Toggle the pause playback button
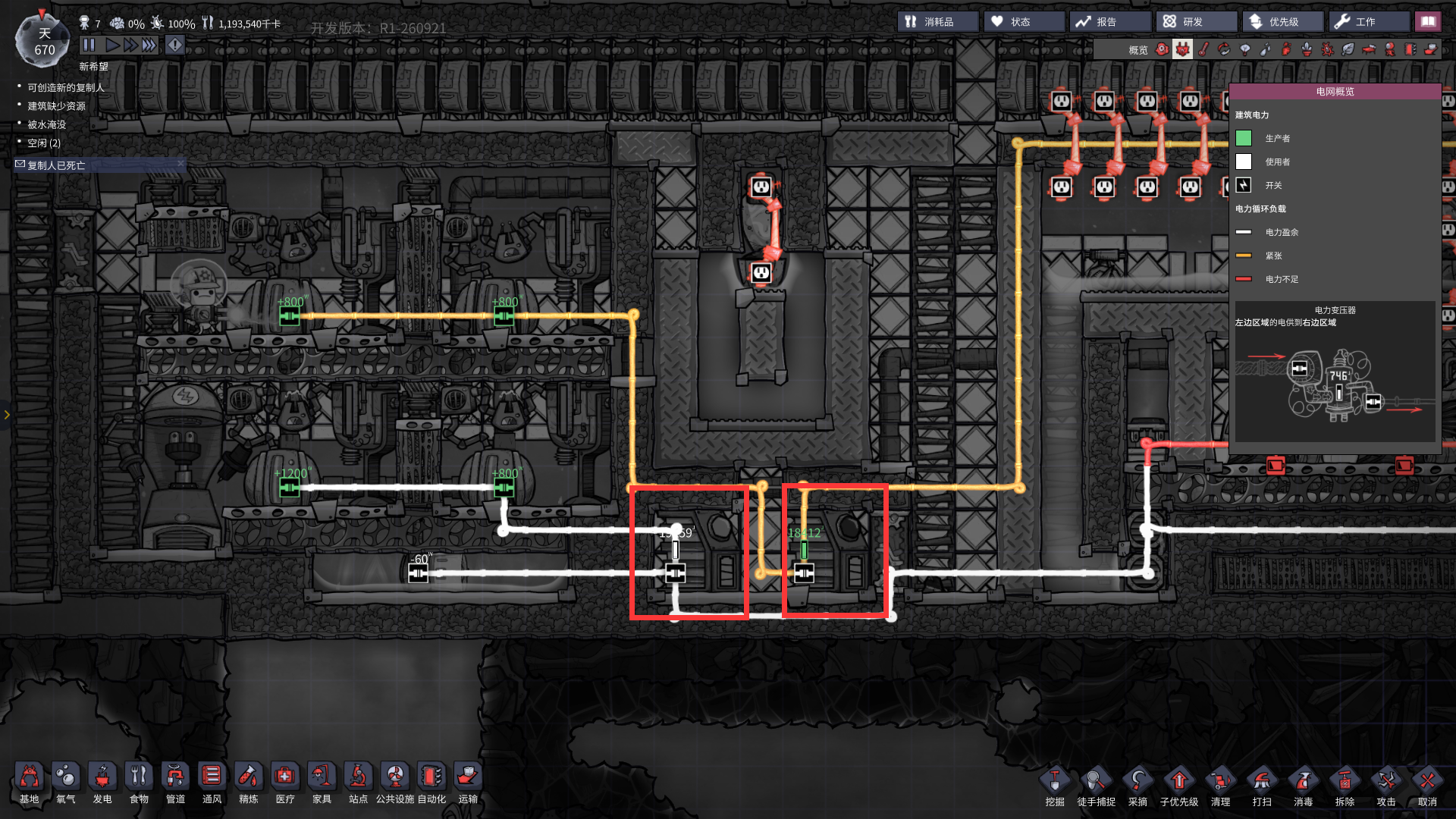Viewport: 1456px width, 819px height. (89, 45)
